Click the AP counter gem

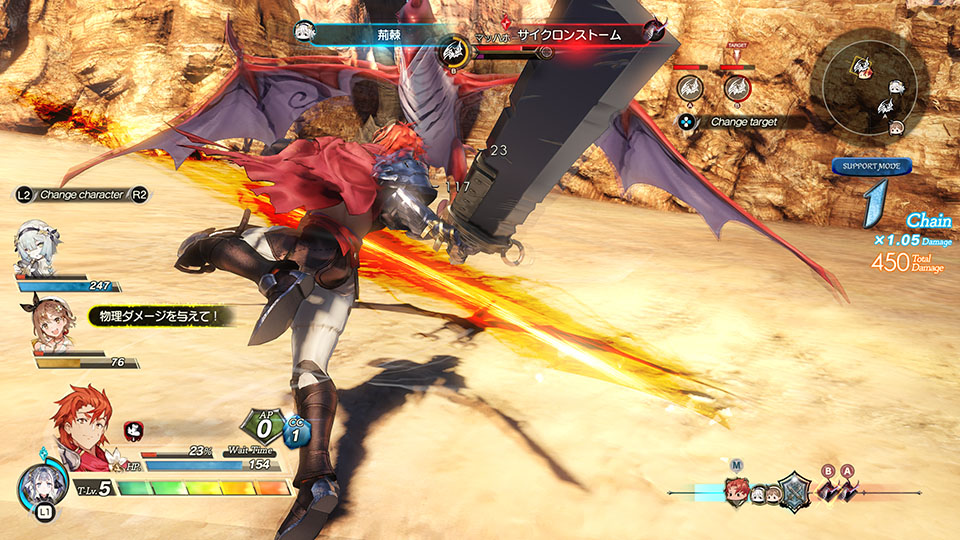click(x=261, y=428)
